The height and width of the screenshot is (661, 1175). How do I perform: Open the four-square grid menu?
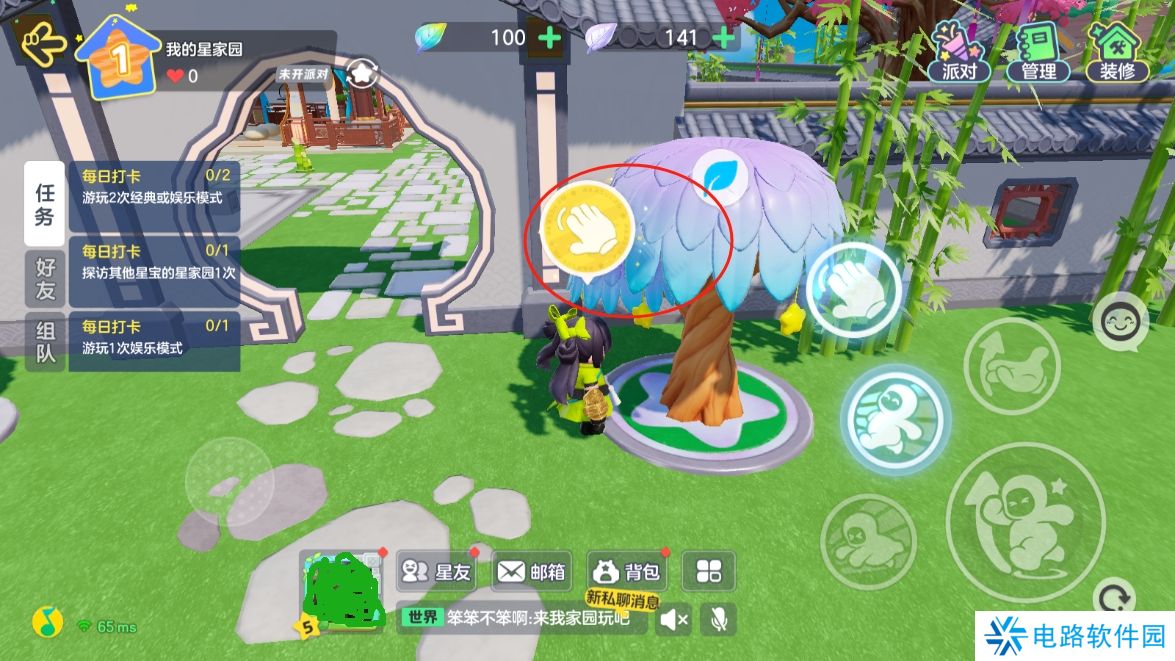pyautogui.click(x=709, y=572)
